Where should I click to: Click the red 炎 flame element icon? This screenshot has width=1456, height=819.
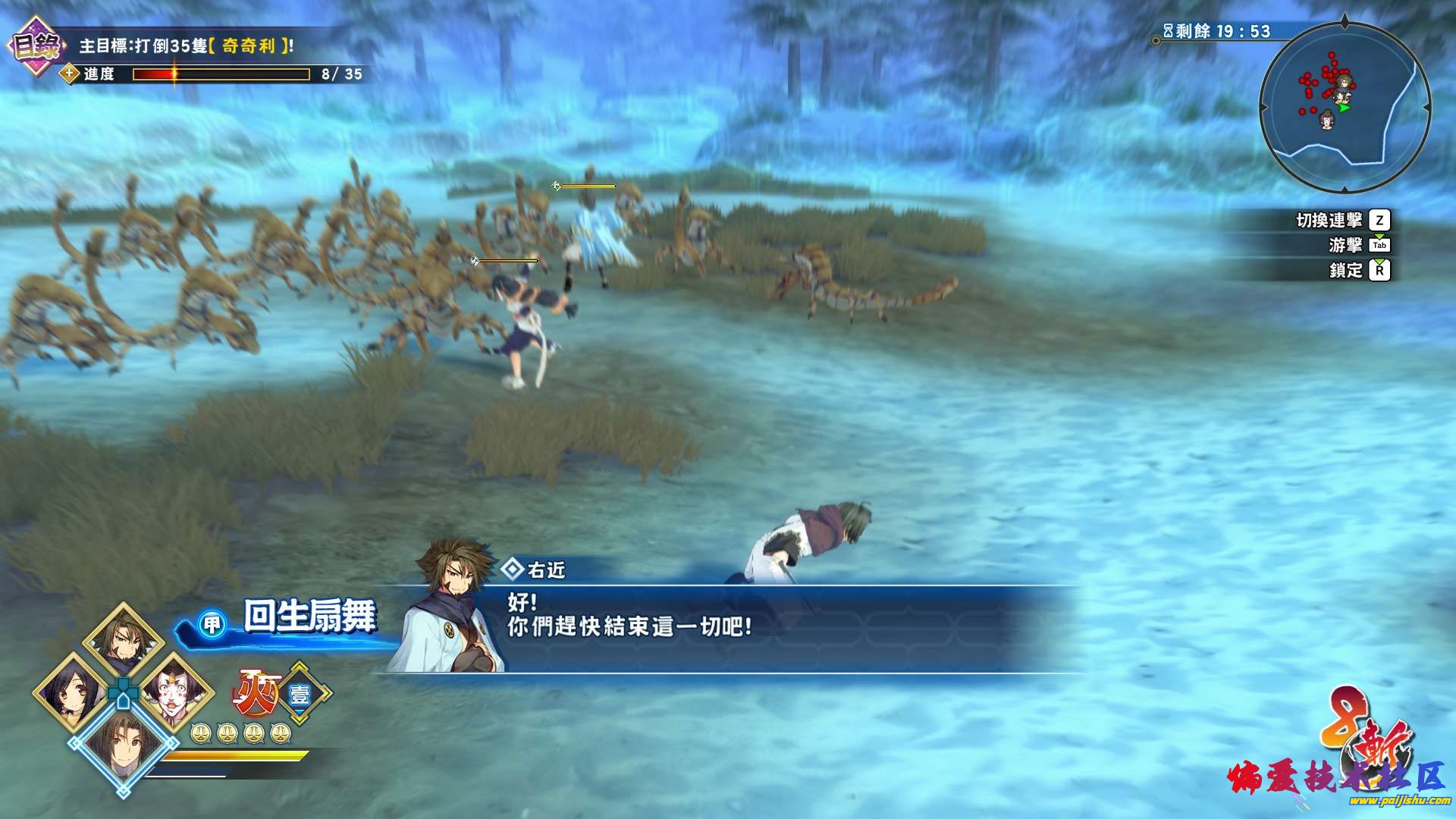pyautogui.click(x=255, y=692)
